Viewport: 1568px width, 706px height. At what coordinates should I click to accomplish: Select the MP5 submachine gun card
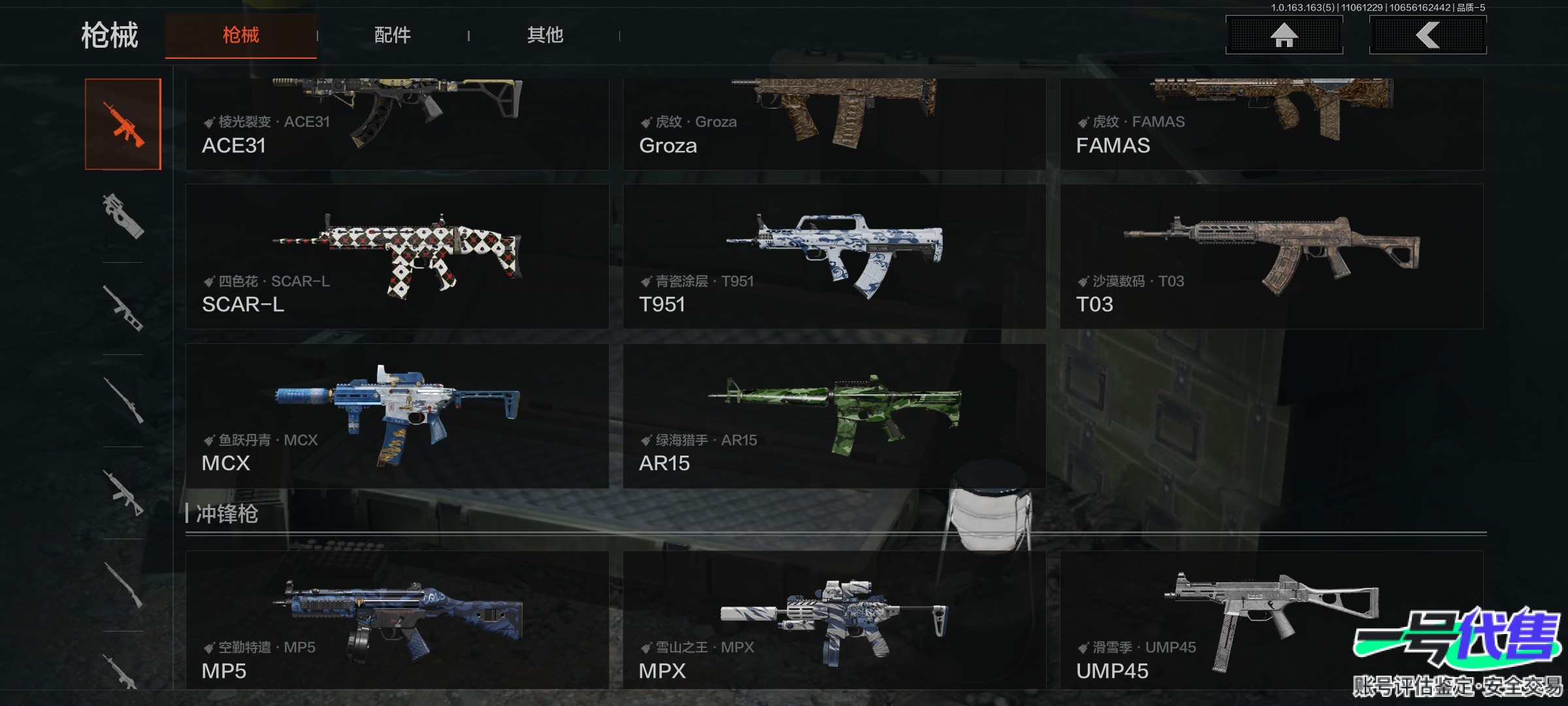(x=397, y=620)
